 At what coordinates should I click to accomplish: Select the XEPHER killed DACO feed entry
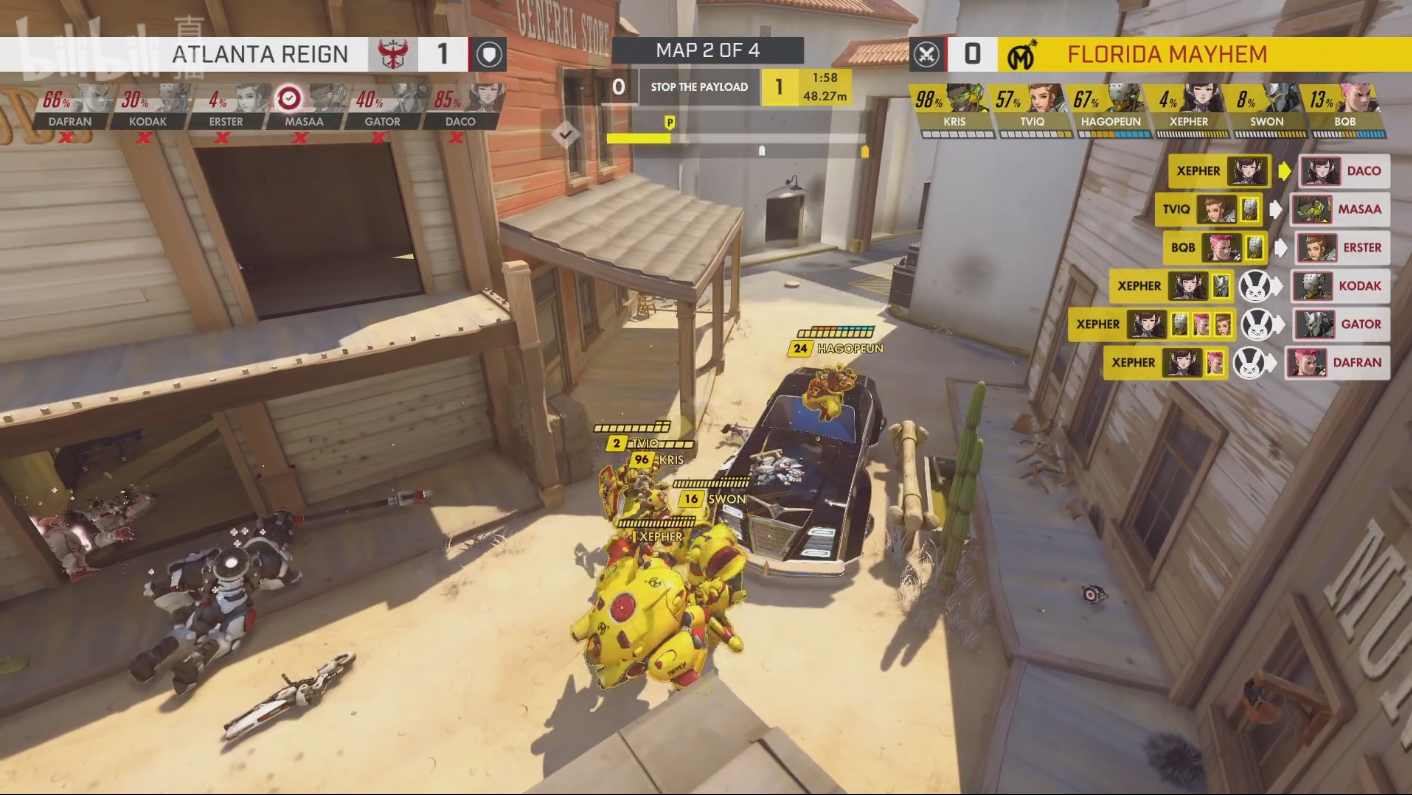click(1278, 171)
